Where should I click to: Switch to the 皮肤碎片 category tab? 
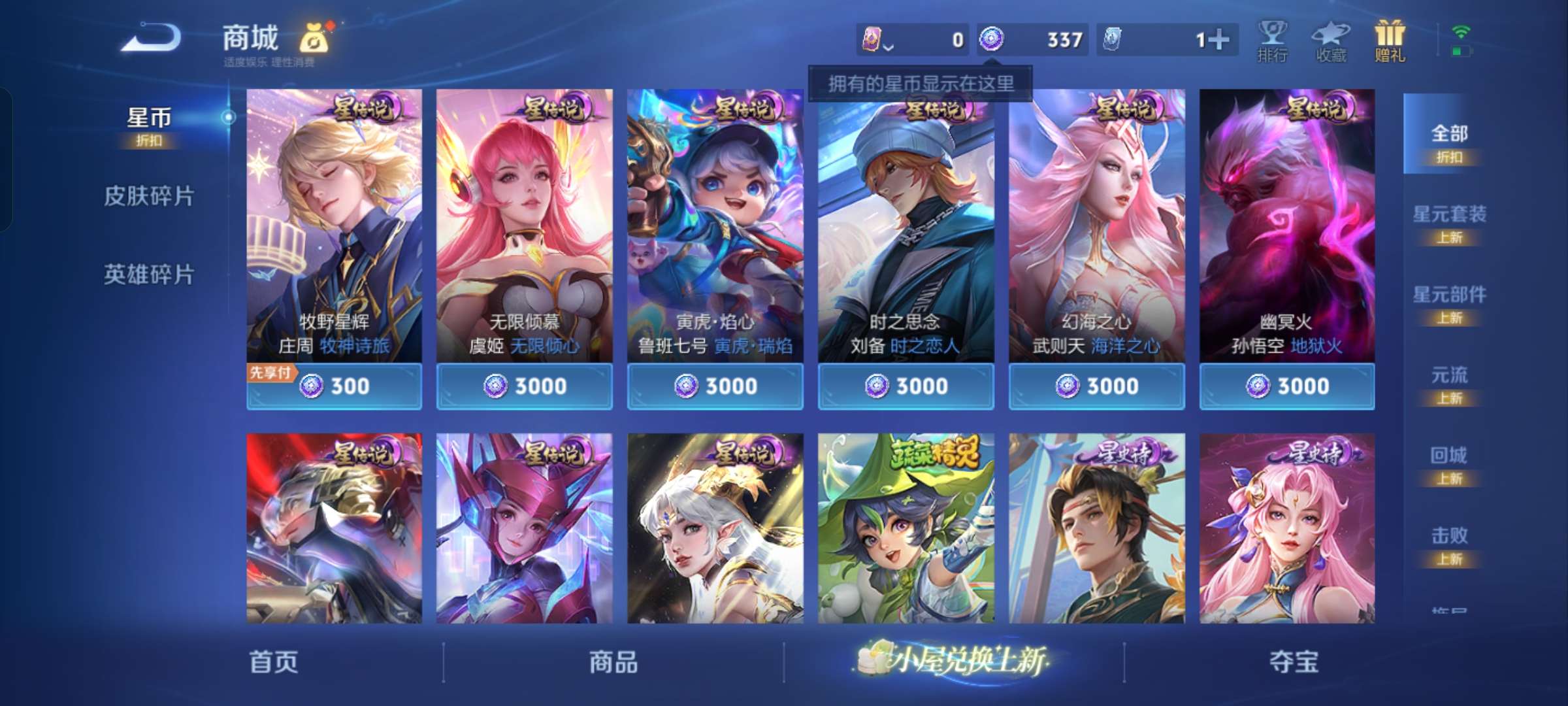click(x=149, y=196)
